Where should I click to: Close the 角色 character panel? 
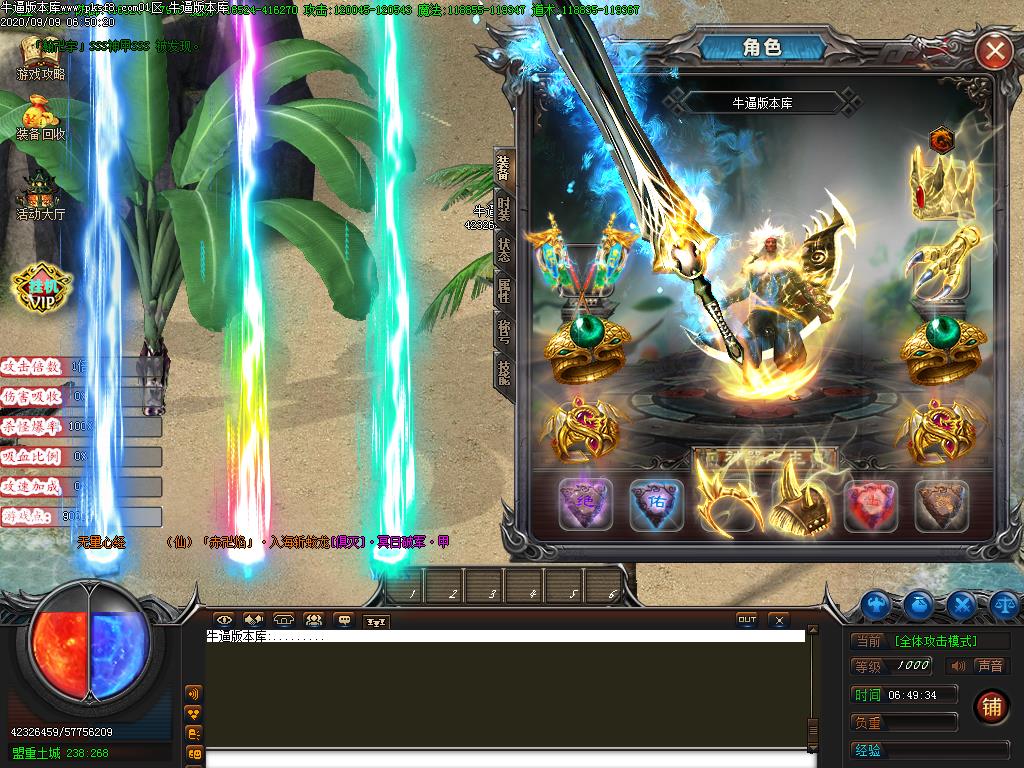click(994, 51)
